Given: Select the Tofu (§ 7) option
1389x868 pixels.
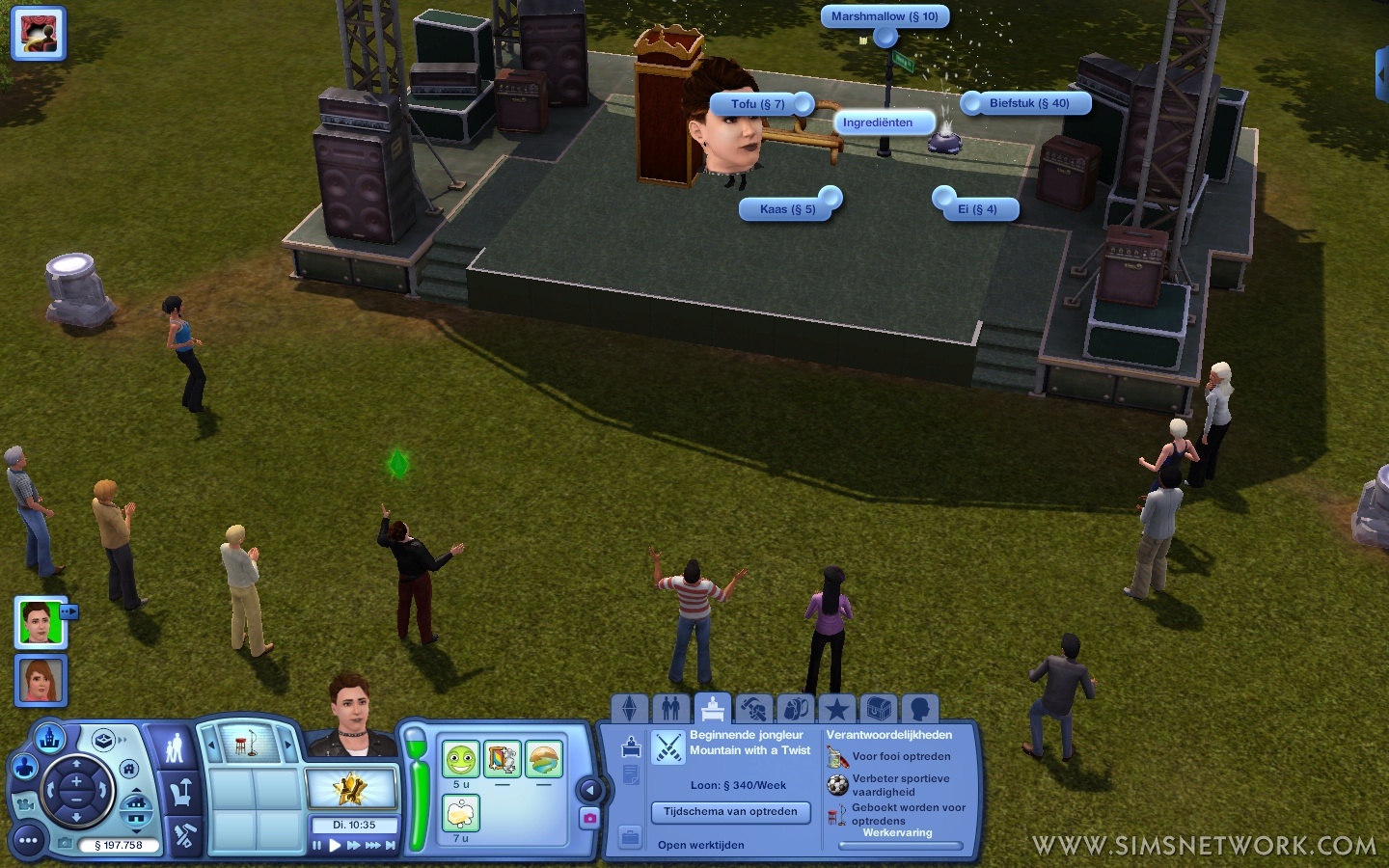Looking at the screenshot, I should (757, 104).
